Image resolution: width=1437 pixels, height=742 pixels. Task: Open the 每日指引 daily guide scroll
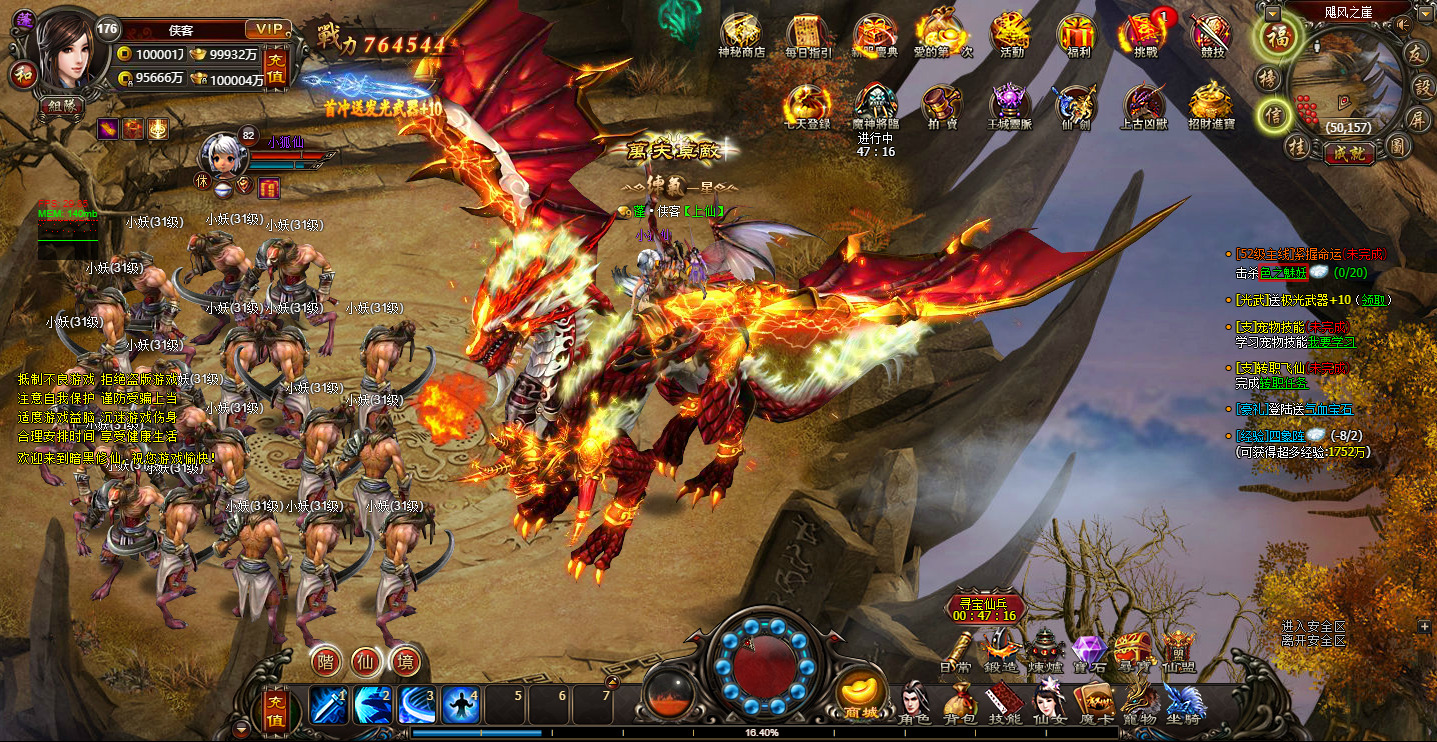point(809,33)
